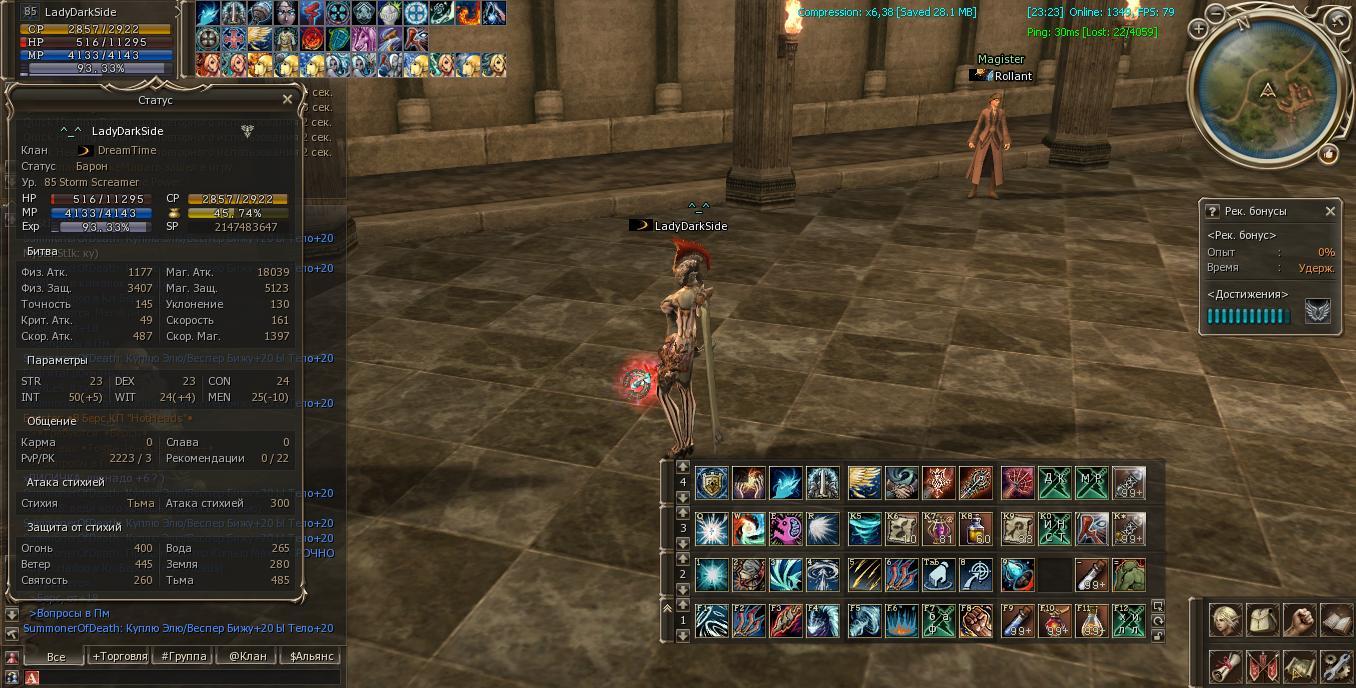This screenshot has height=688, width=1356.
Task: Open the quest scroll icon
Action: click(x=1226, y=665)
